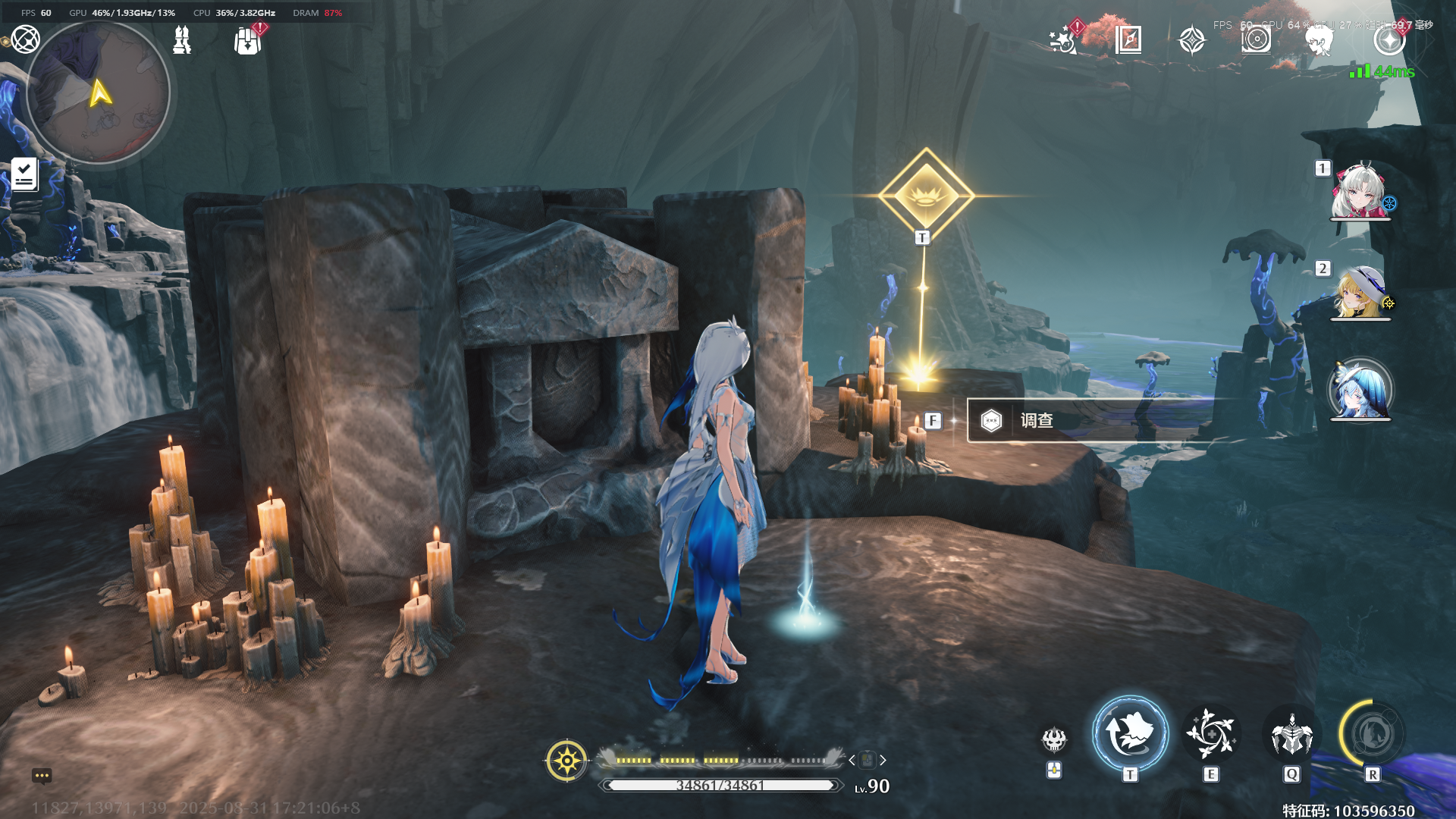Trigger the armored echo ability icon
This screenshot has height=819, width=1456.
pyautogui.click(x=1291, y=733)
